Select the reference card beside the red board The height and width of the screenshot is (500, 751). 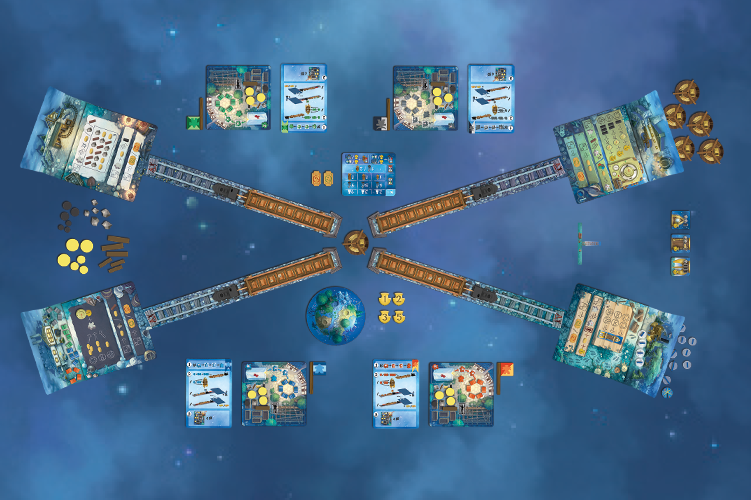[395, 392]
